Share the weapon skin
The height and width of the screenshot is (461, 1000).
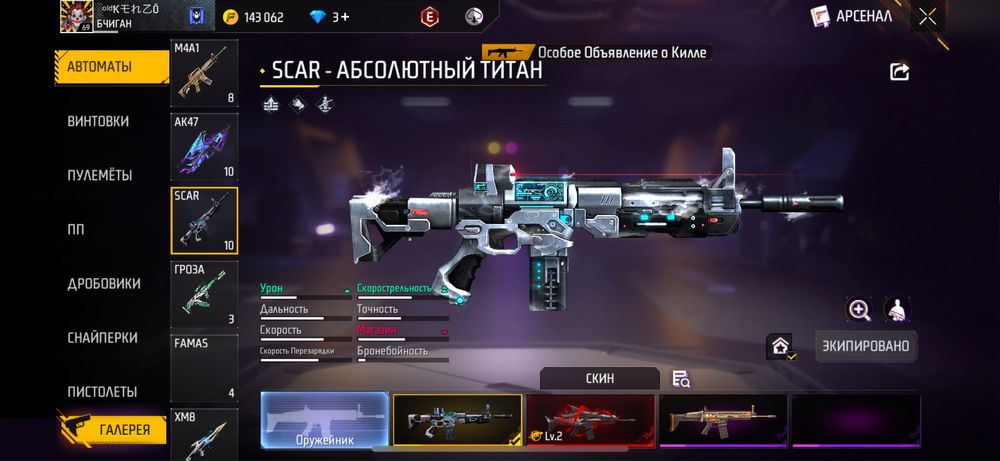pos(899,72)
